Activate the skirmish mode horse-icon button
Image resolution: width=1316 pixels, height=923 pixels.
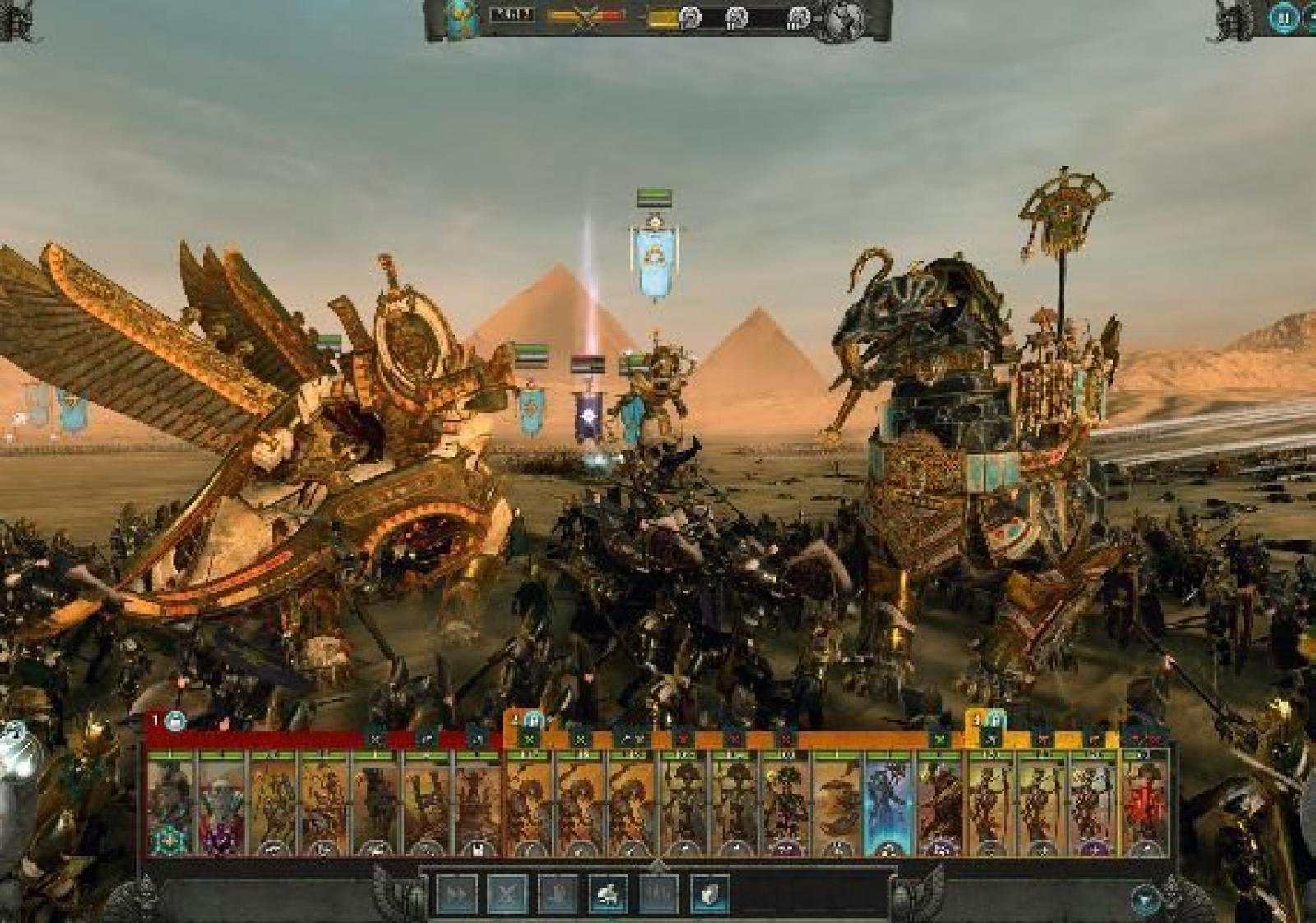point(609,893)
